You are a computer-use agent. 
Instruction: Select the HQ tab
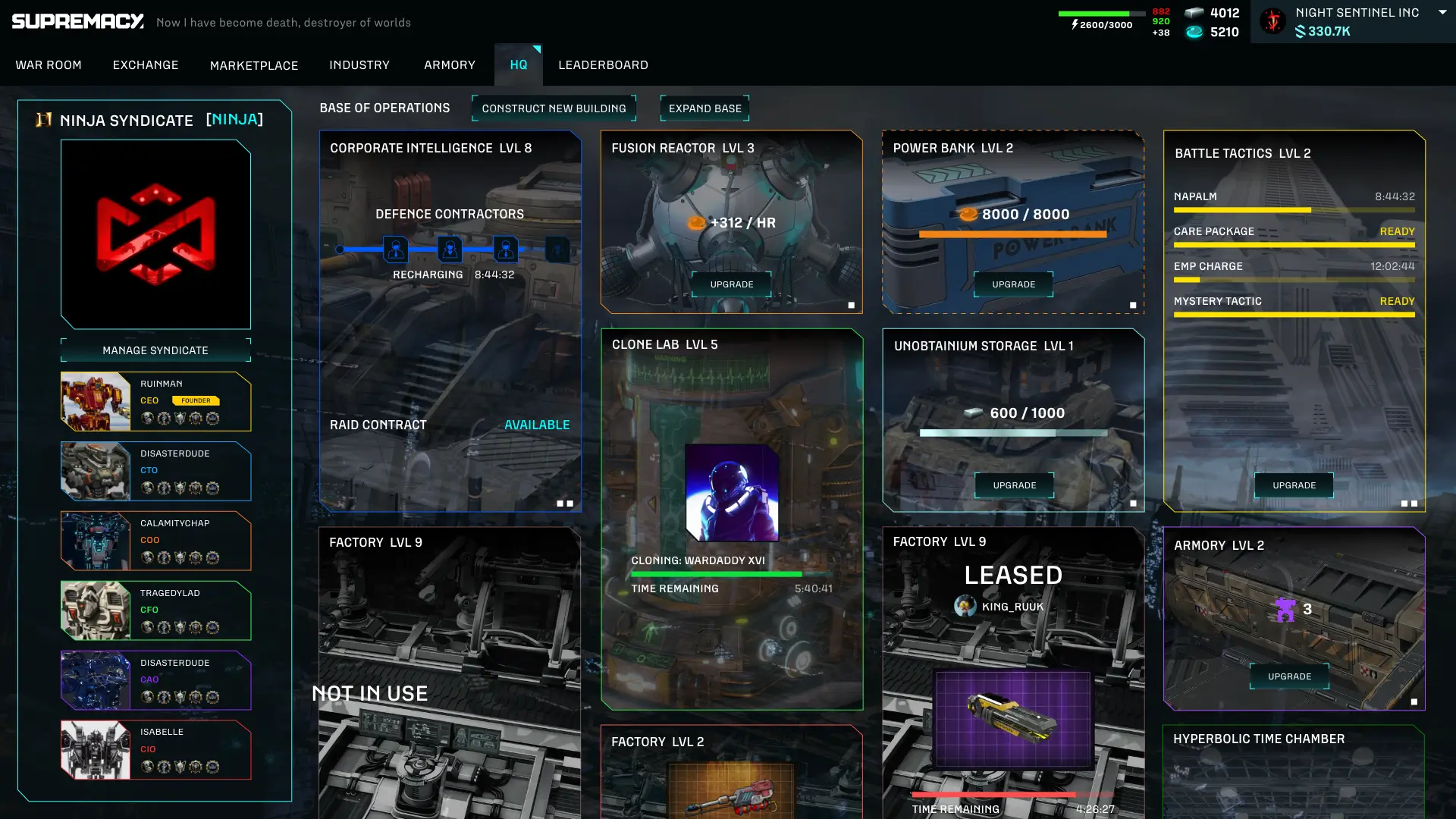(x=519, y=65)
